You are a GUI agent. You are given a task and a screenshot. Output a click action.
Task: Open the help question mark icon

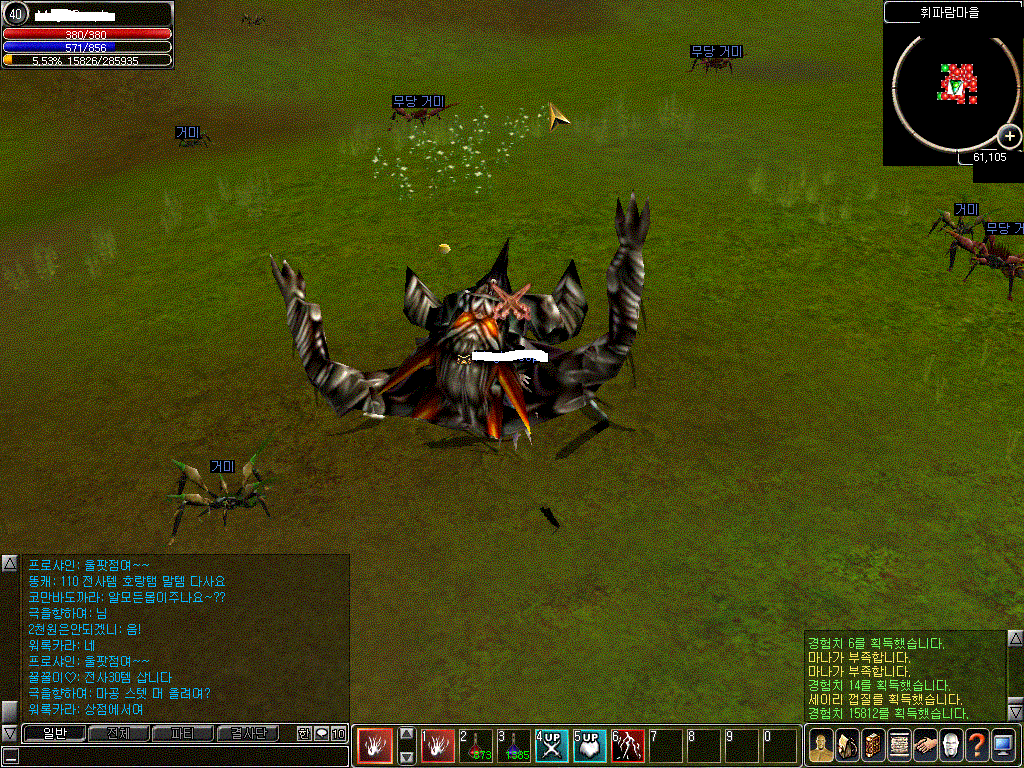pos(977,745)
